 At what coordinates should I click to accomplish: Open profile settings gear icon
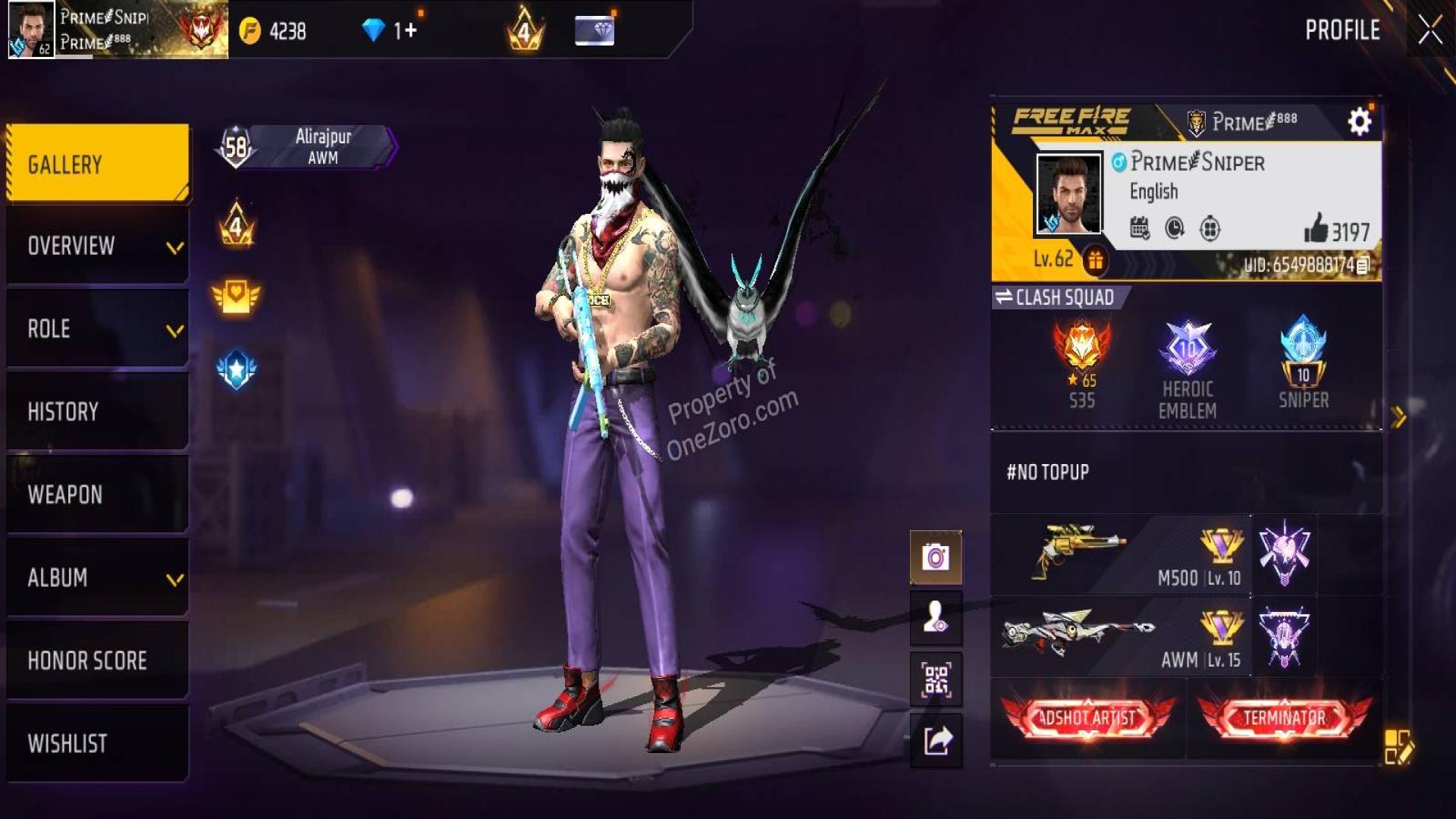coord(1359,121)
